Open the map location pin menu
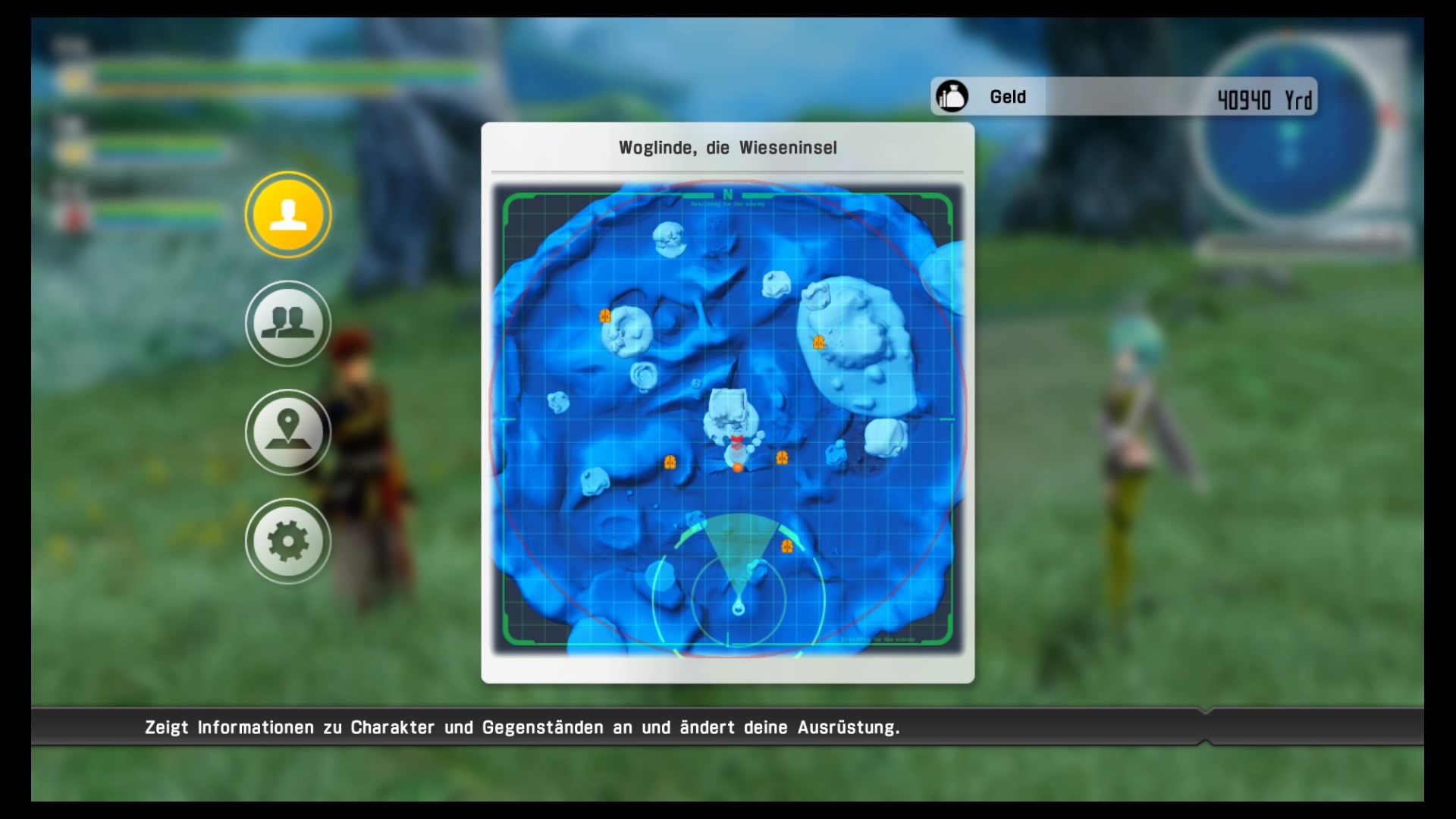Image resolution: width=1456 pixels, height=819 pixels. [x=288, y=432]
